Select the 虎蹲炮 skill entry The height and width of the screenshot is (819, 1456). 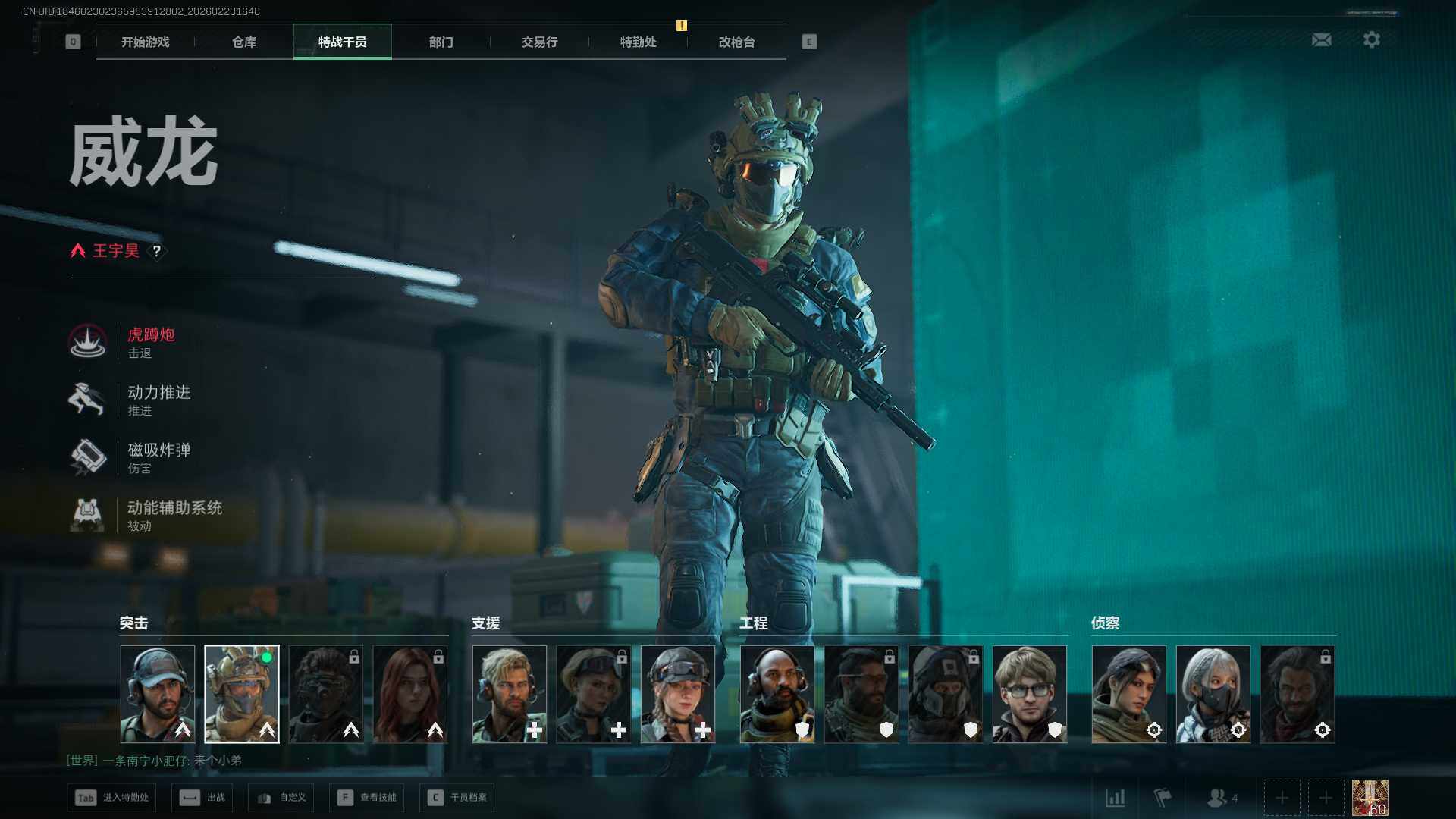point(150,342)
